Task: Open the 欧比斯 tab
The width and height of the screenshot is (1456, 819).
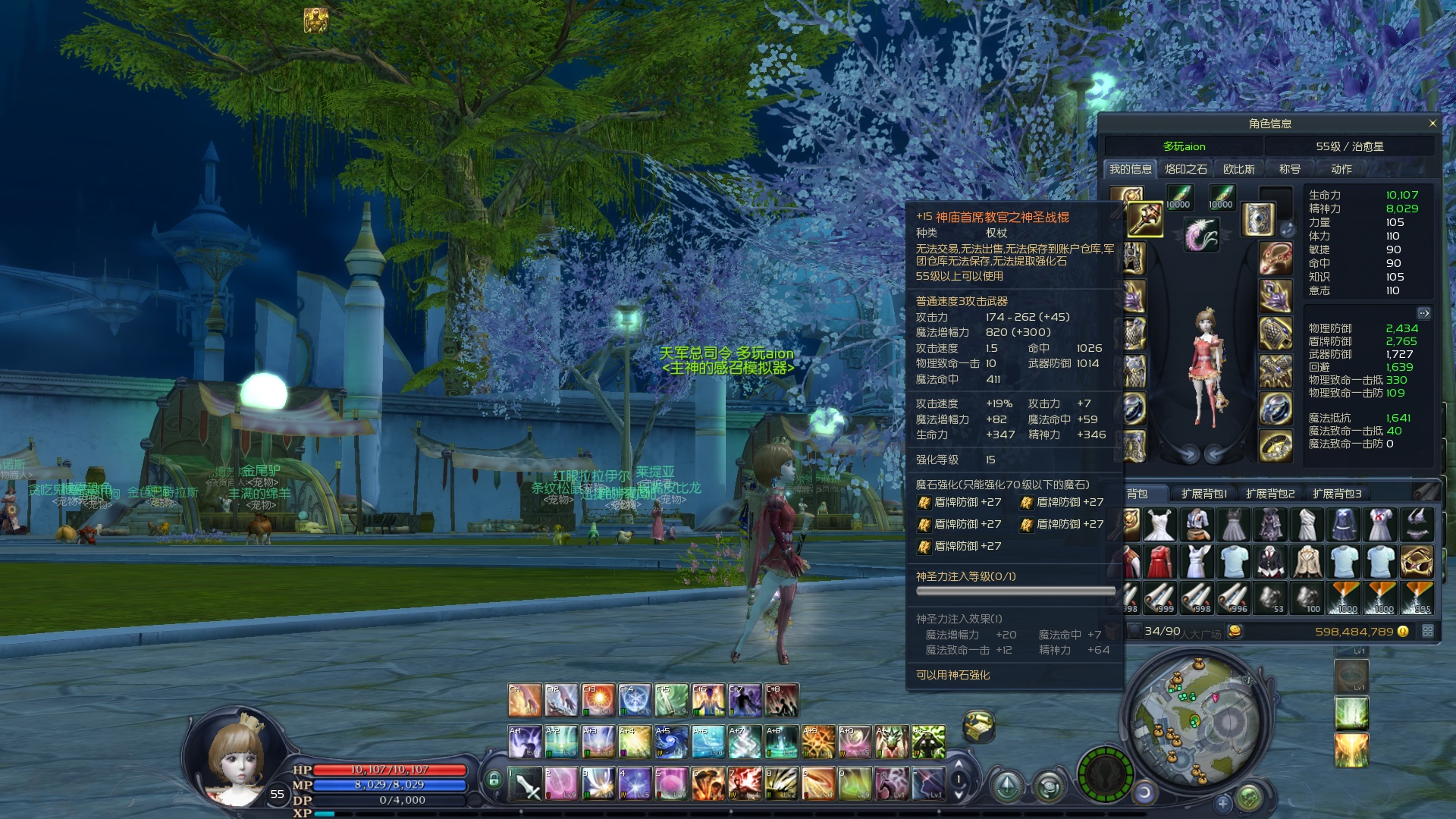Action: [x=1238, y=169]
